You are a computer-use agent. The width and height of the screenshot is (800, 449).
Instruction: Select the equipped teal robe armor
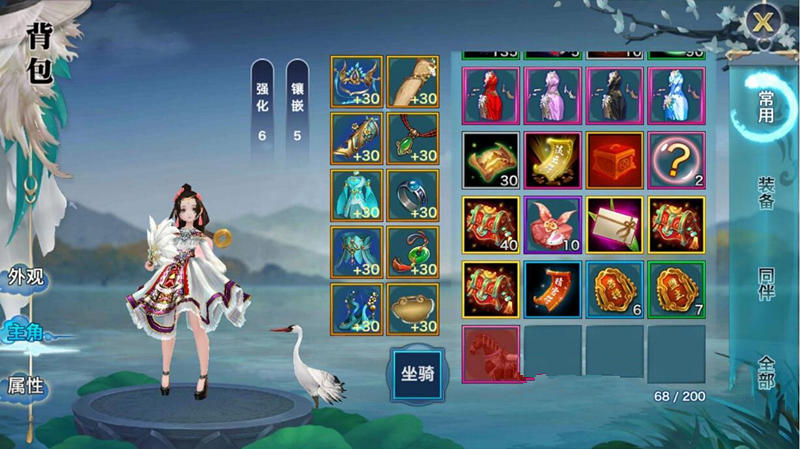(x=356, y=195)
